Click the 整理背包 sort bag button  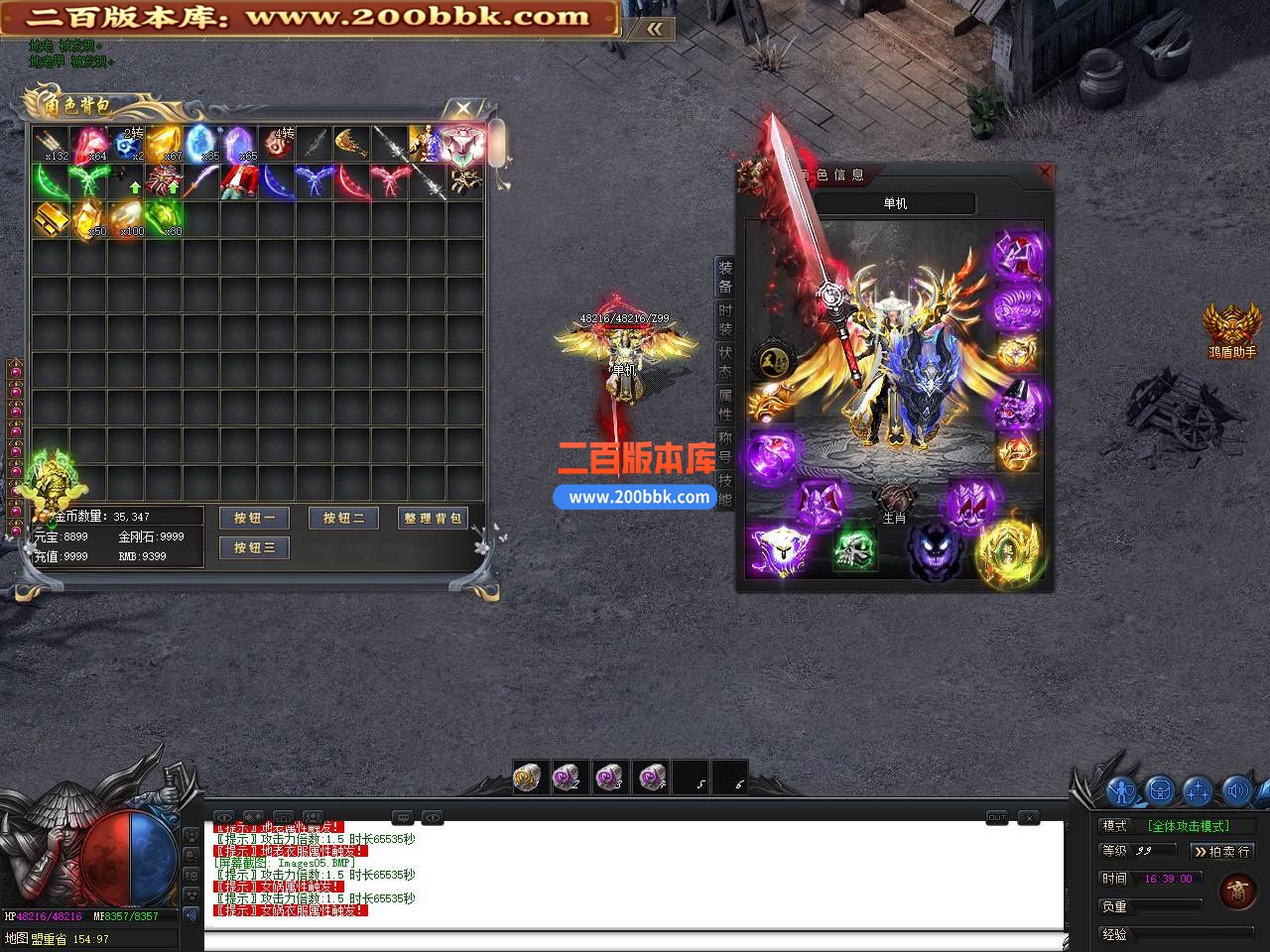click(x=433, y=518)
